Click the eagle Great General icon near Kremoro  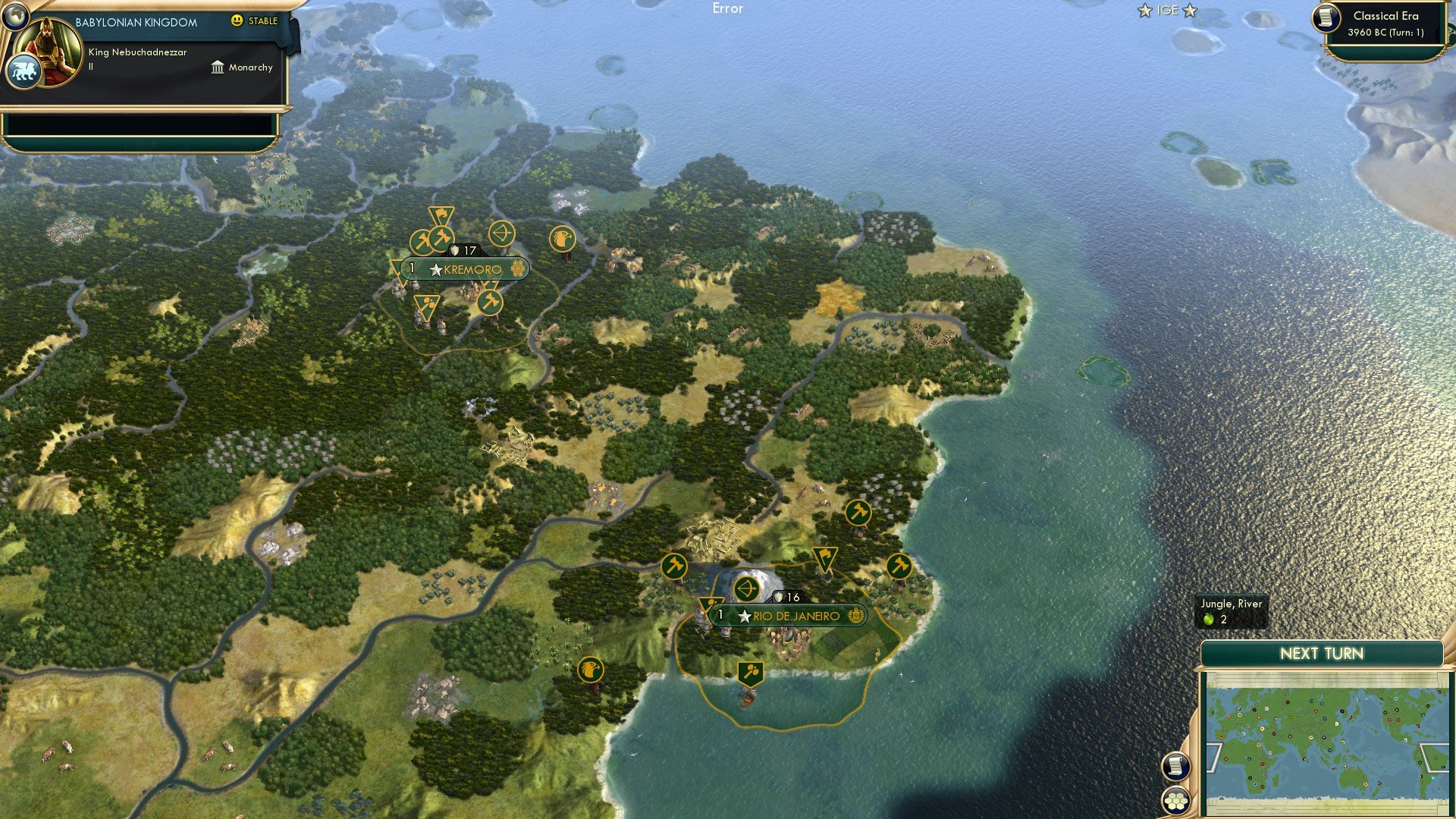click(562, 237)
